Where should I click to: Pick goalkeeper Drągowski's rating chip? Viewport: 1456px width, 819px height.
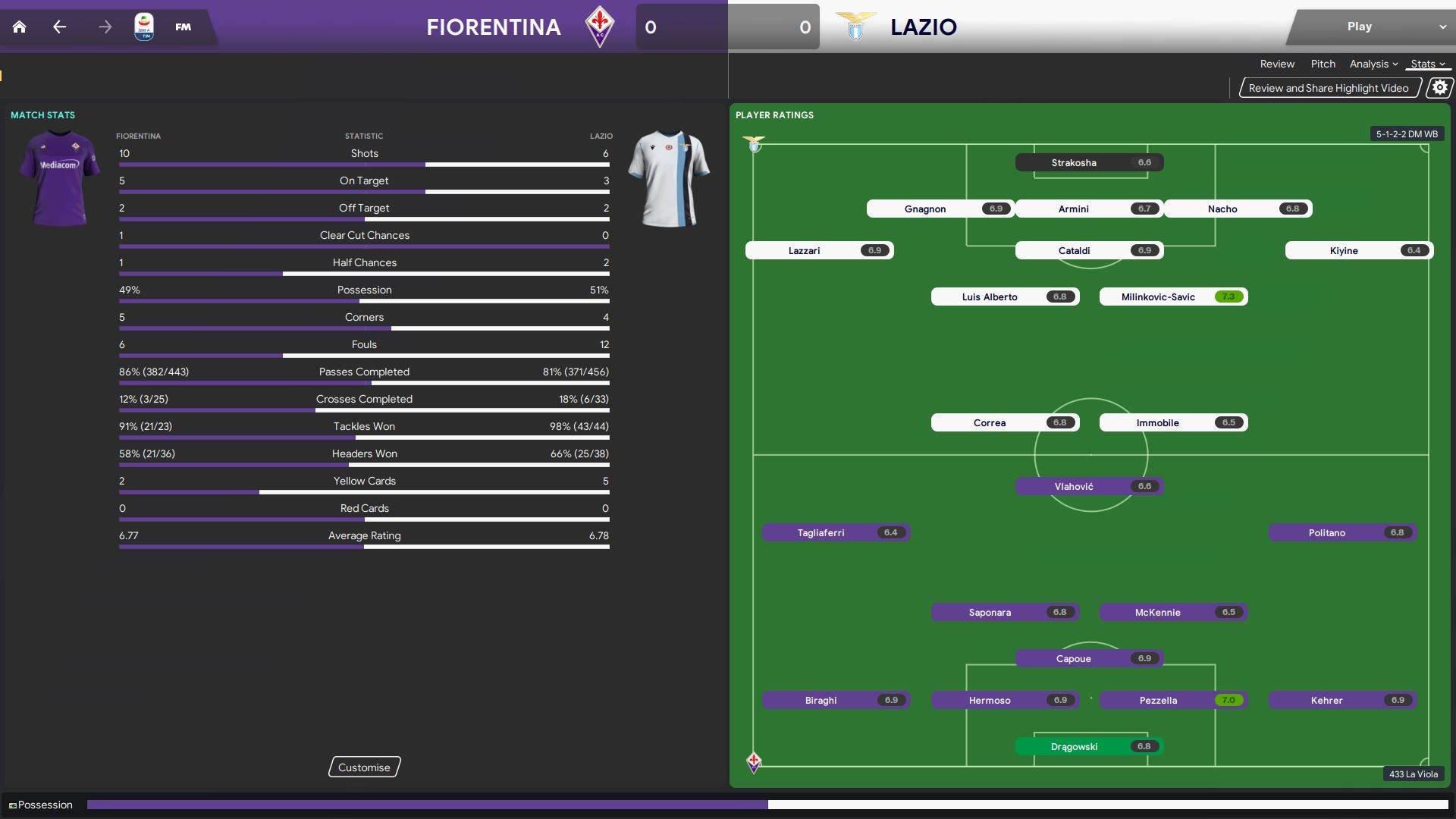click(x=1089, y=746)
